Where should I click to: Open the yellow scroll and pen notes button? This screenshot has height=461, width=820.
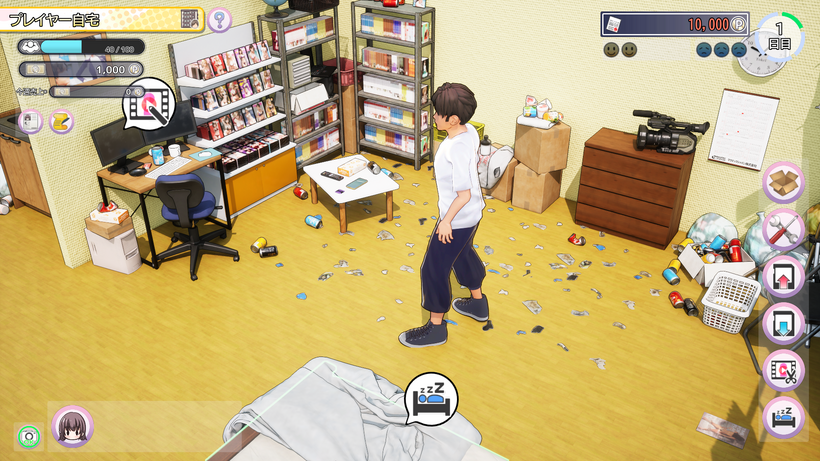click(61, 121)
